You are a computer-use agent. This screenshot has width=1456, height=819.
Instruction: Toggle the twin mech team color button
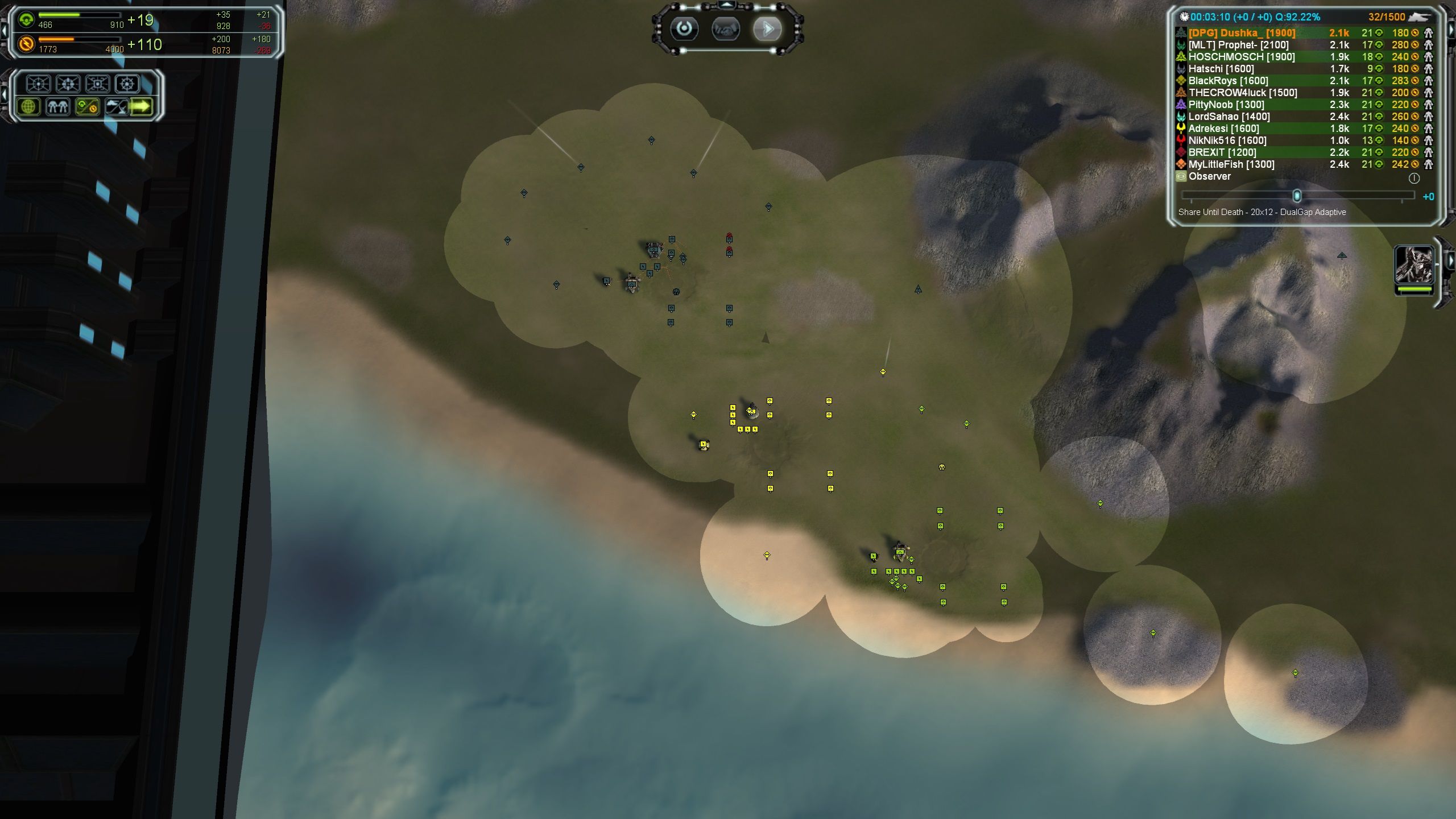57,106
